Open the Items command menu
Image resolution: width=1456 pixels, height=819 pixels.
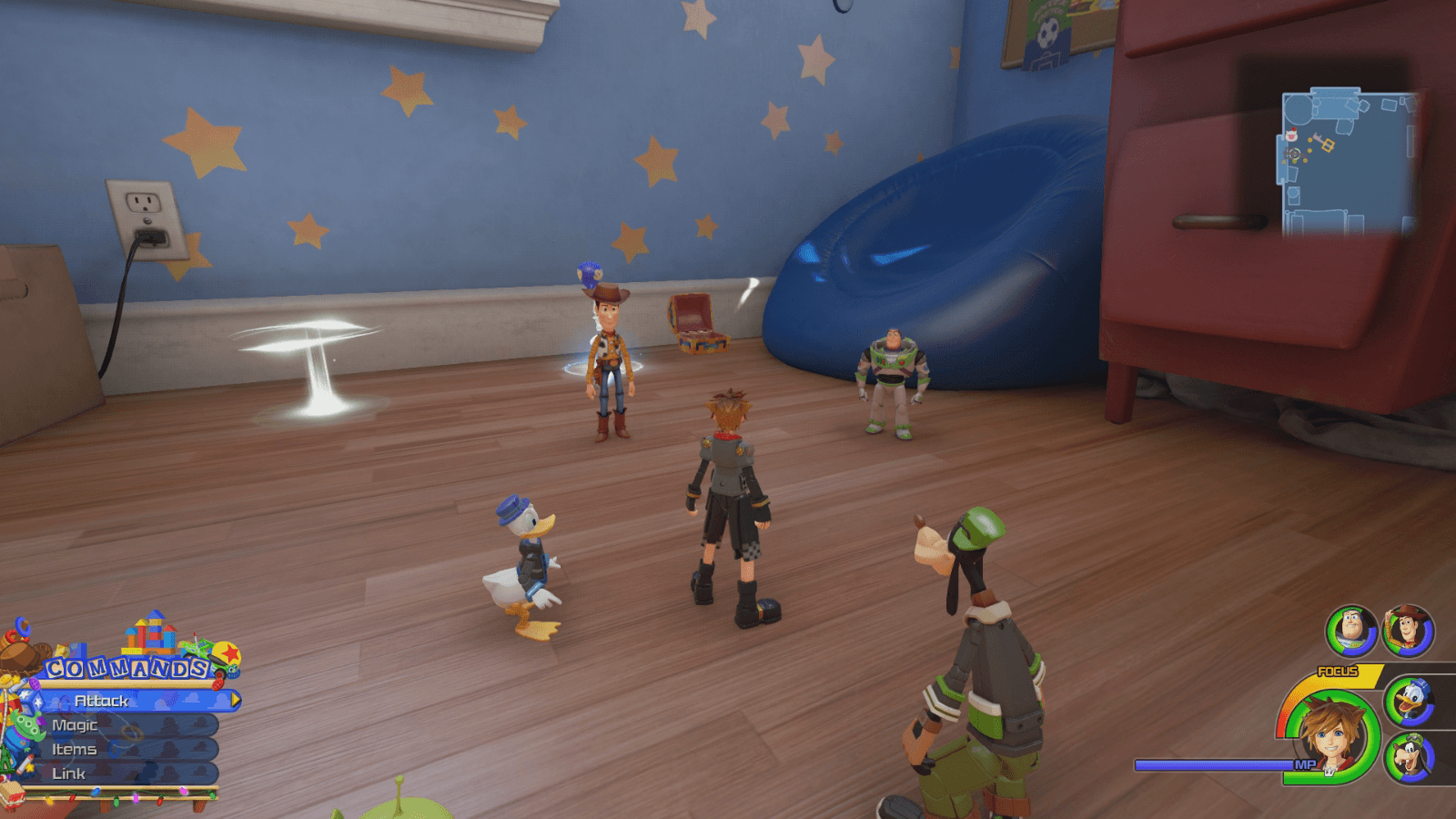tap(76, 750)
